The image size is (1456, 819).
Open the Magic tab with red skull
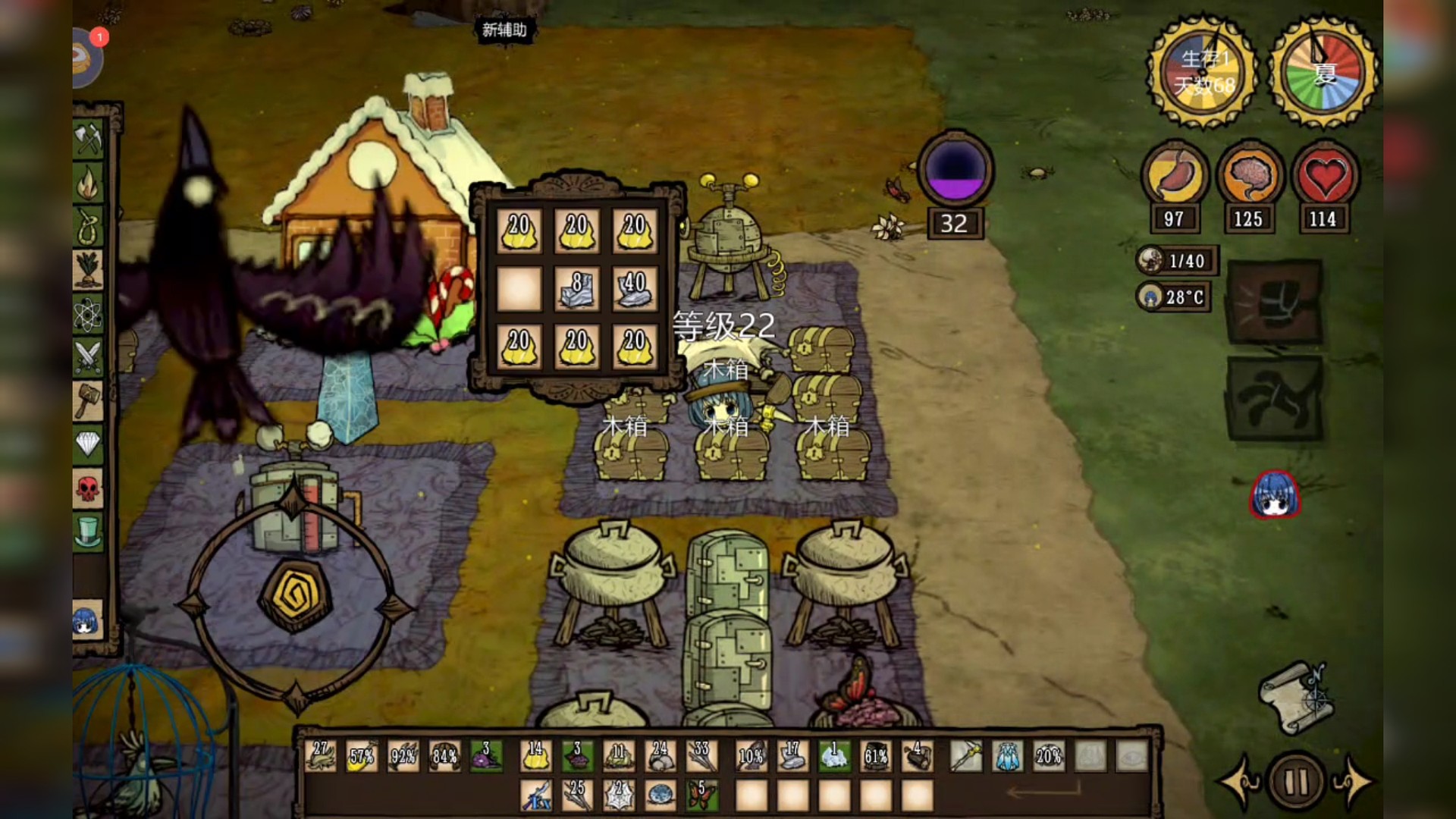(88, 488)
